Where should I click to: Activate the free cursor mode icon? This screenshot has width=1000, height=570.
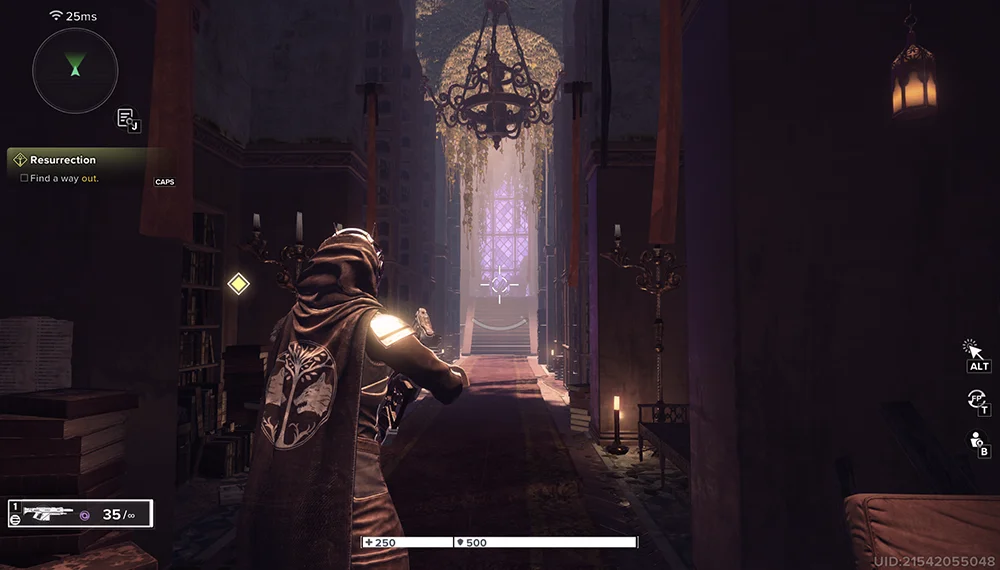point(973,350)
